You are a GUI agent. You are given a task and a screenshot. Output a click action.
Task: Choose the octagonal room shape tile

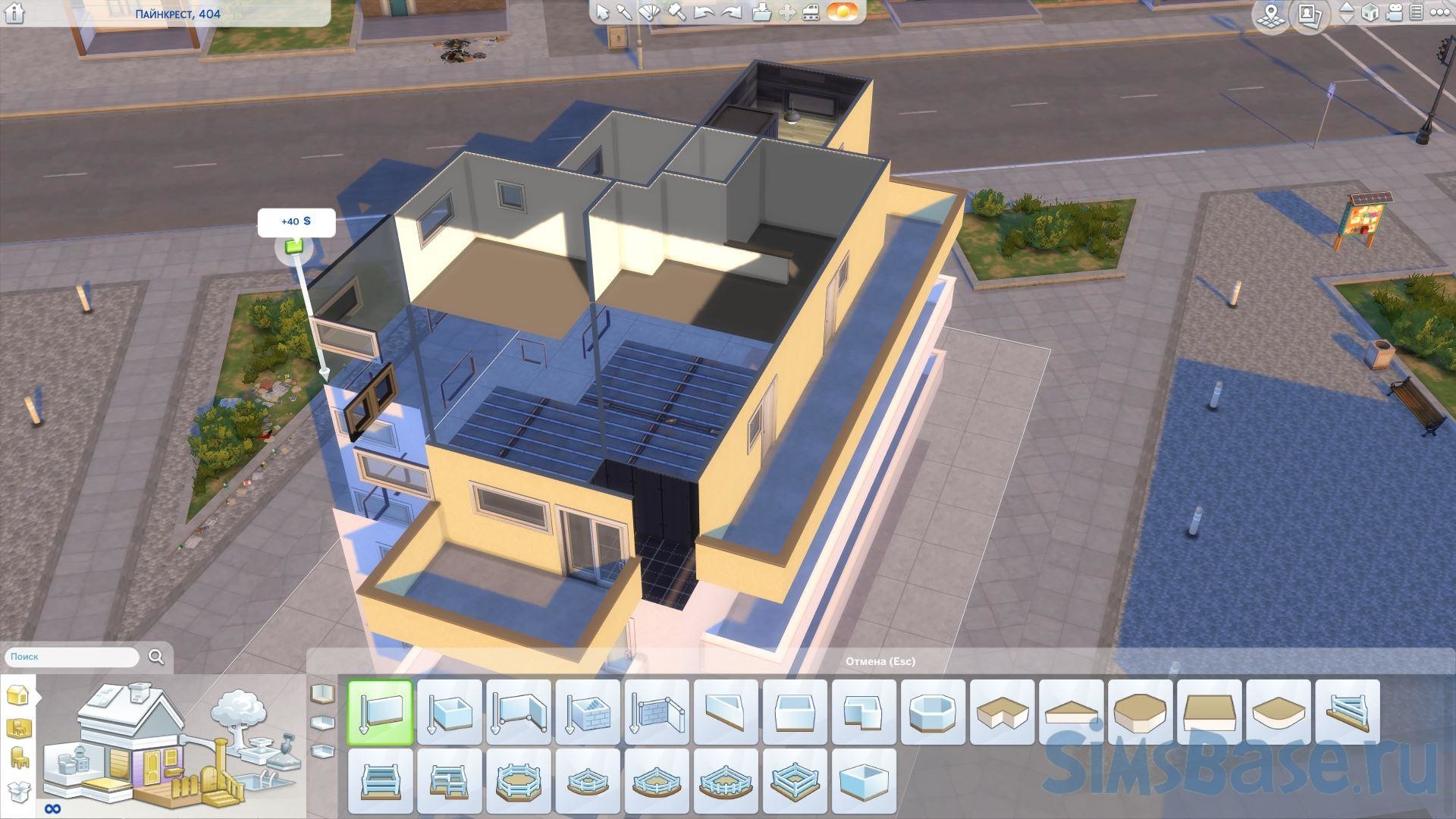[934, 712]
